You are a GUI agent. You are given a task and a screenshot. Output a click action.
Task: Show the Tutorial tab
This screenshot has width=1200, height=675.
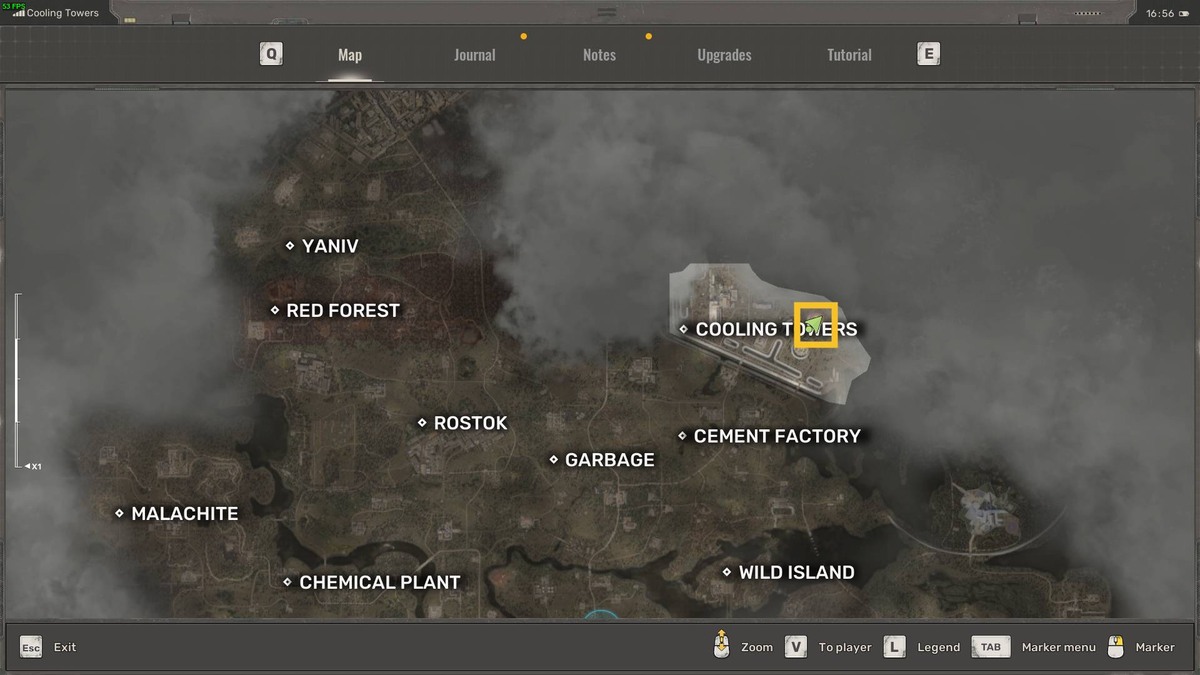tap(849, 55)
